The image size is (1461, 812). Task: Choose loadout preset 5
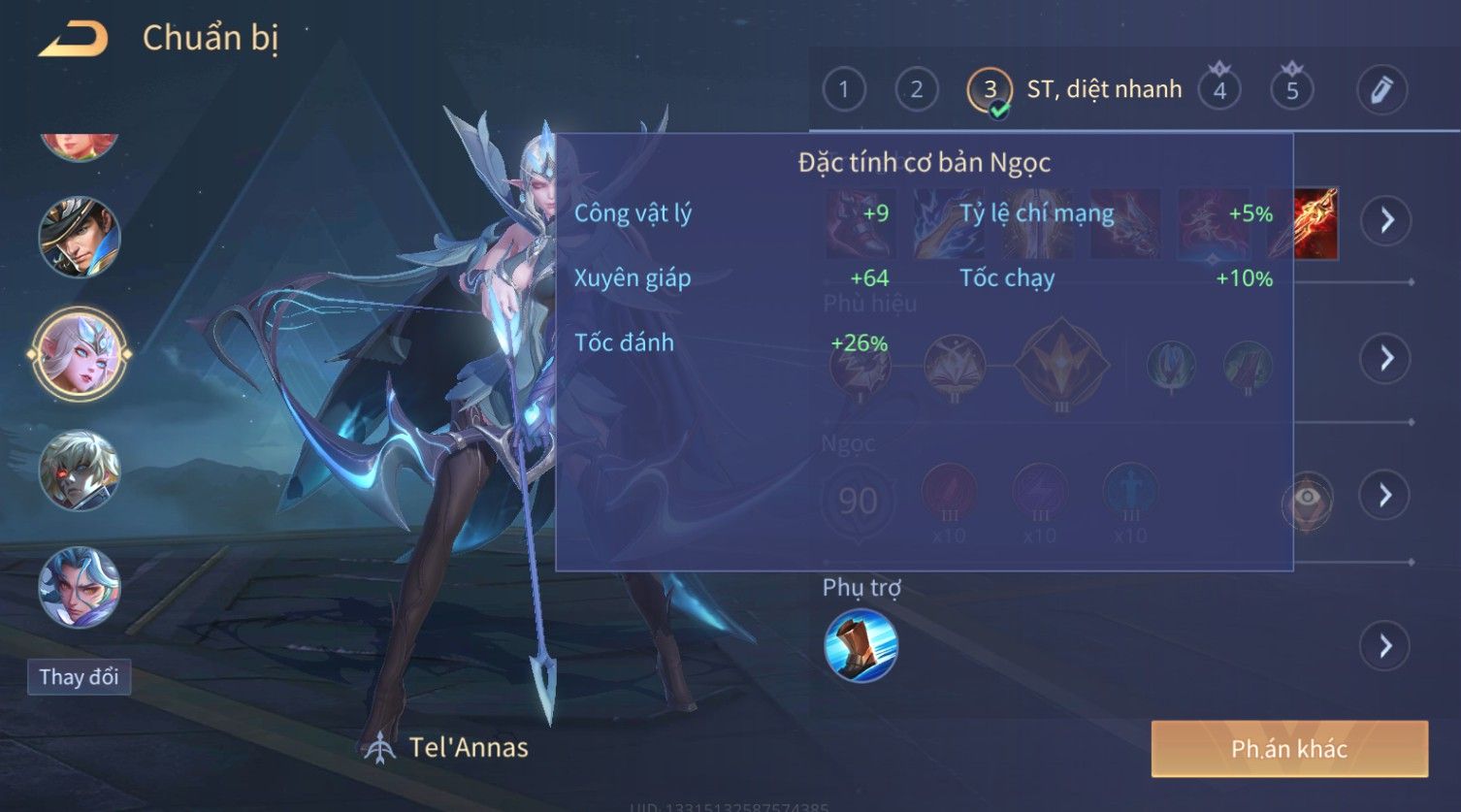click(1291, 90)
